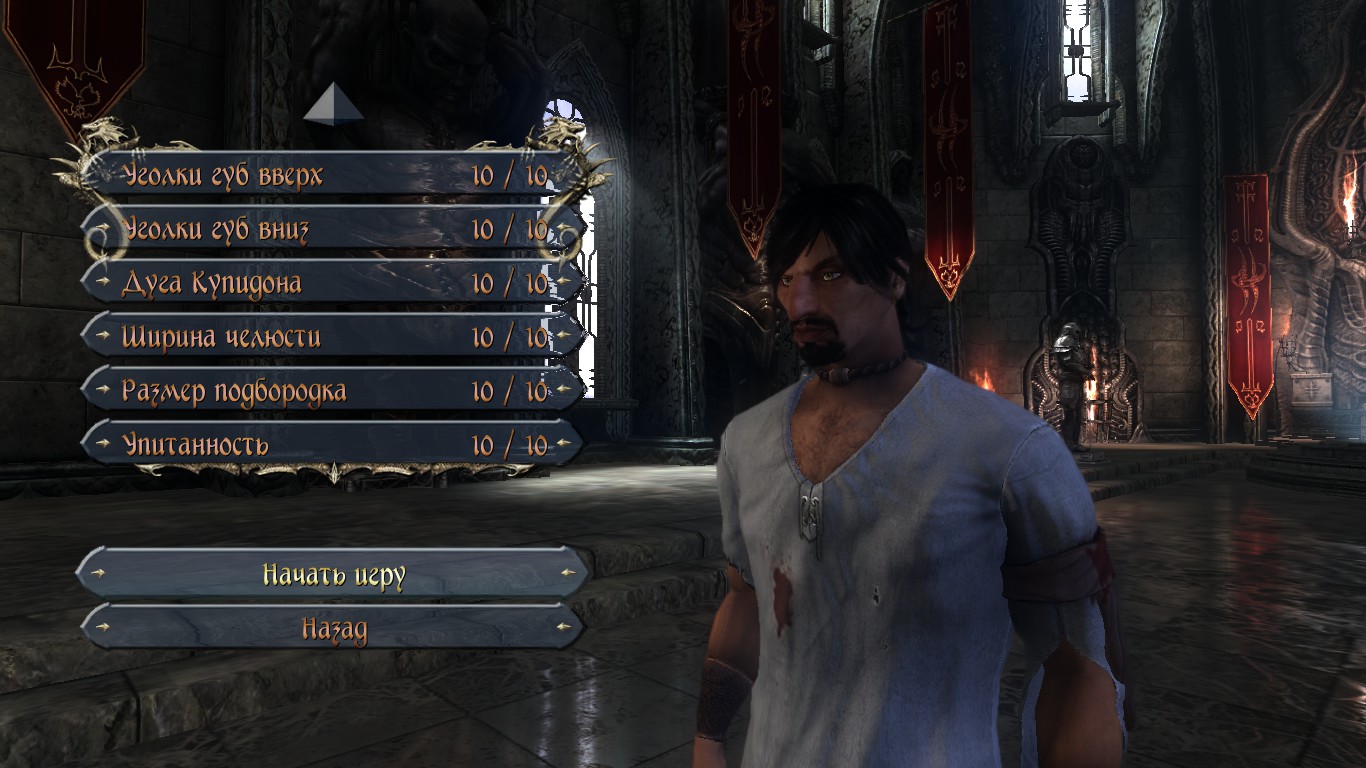Select the Ширина челюсти setting row
The width and height of the screenshot is (1366, 768).
[x=330, y=337]
